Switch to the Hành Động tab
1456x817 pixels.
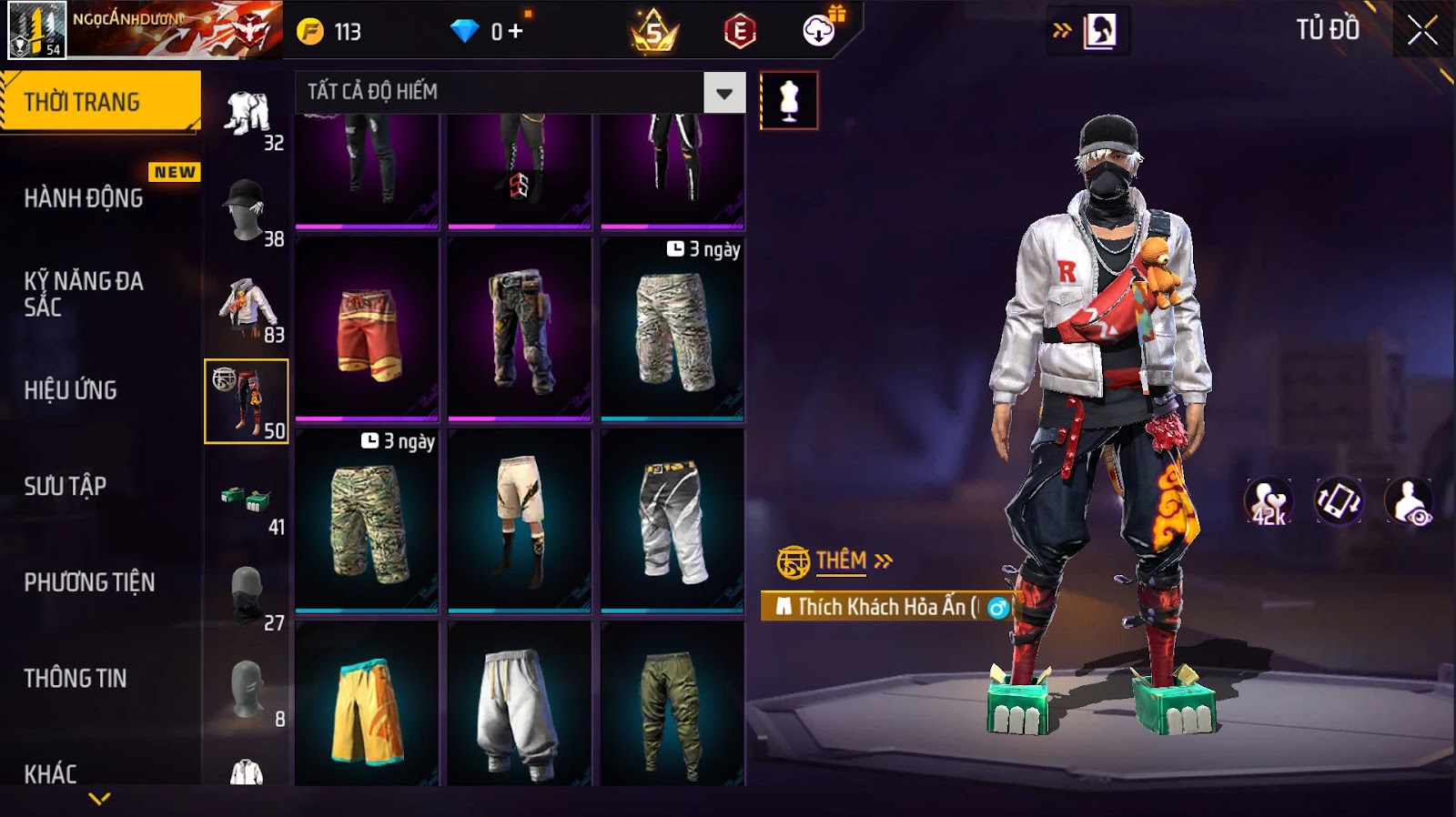tap(84, 198)
